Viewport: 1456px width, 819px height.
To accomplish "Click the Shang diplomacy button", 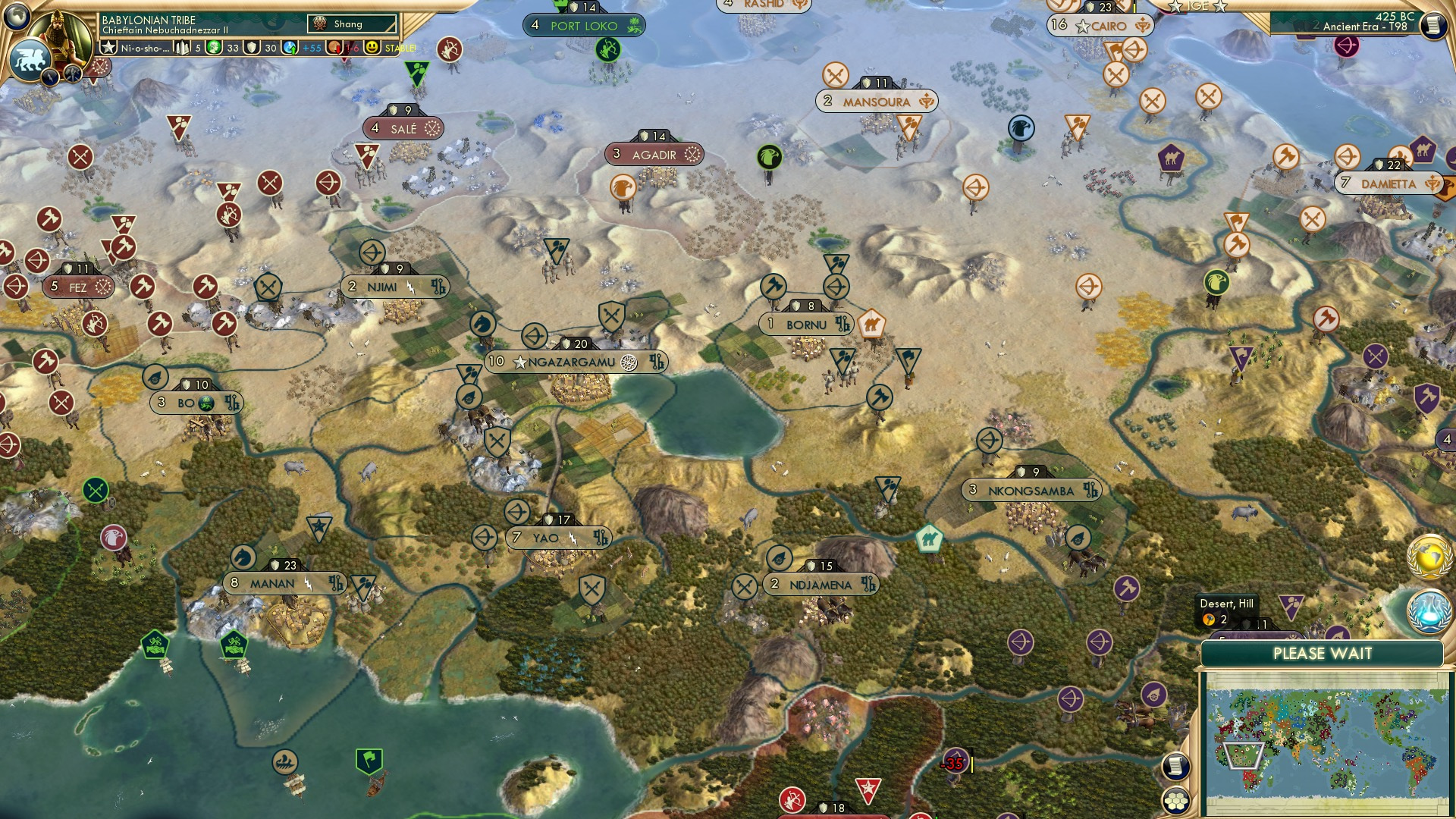I will [x=350, y=24].
